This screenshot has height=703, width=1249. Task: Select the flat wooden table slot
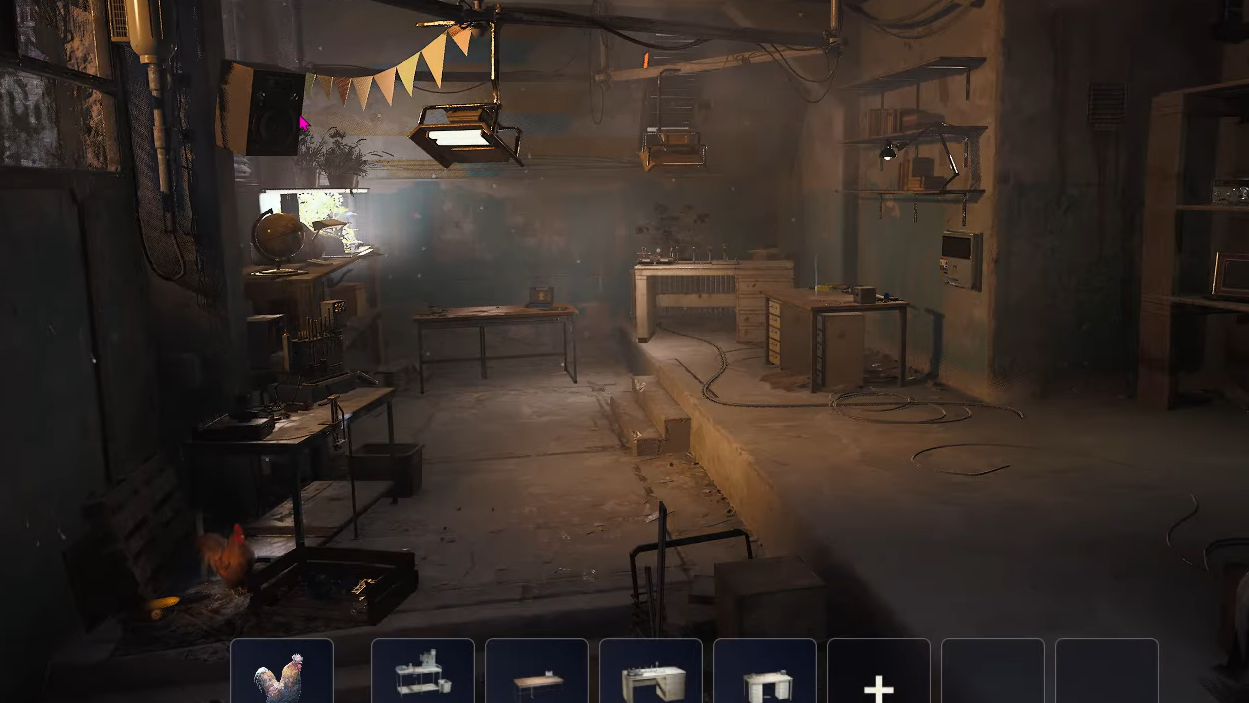click(x=537, y=673)
